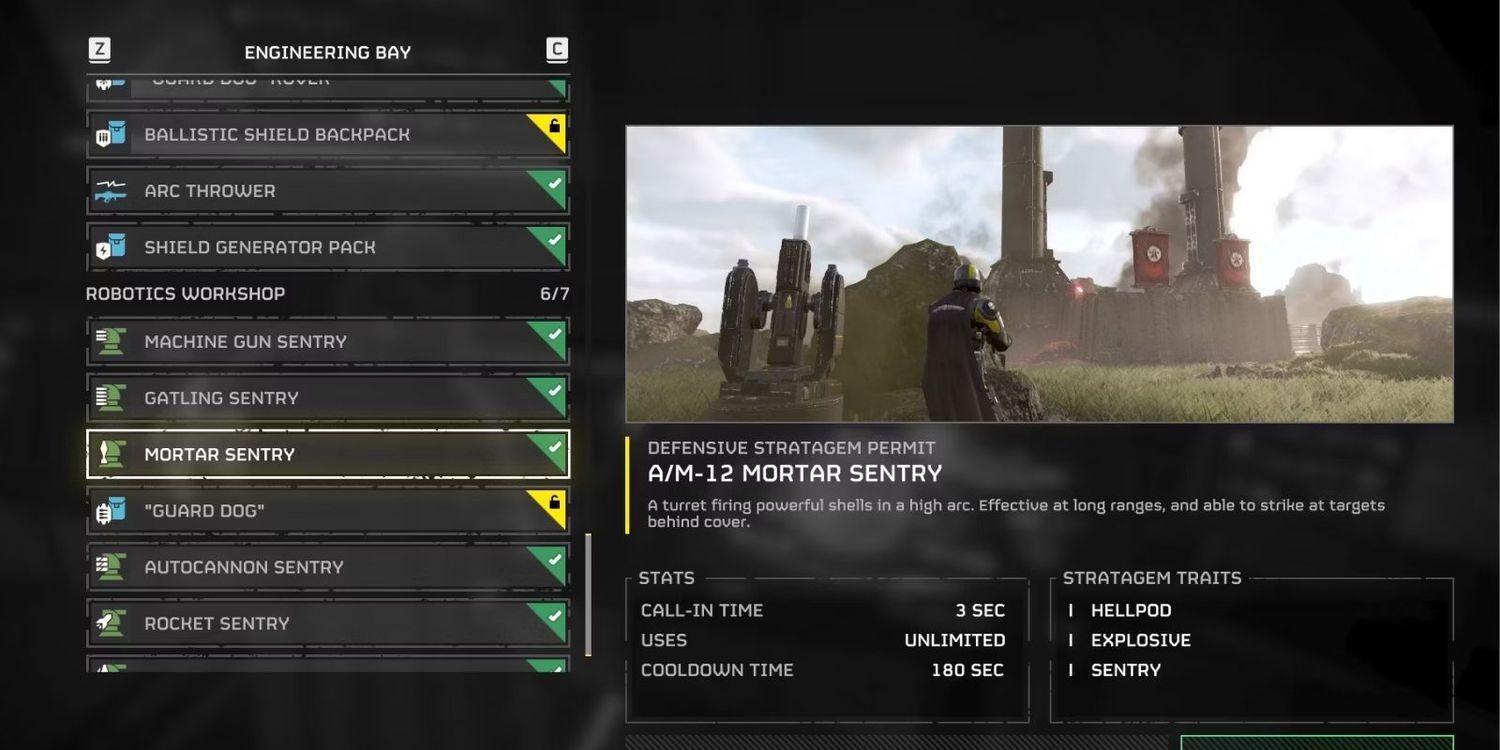Choose the Arc Thrower entry
1500x750 pixels.
[x=328, y=191]
